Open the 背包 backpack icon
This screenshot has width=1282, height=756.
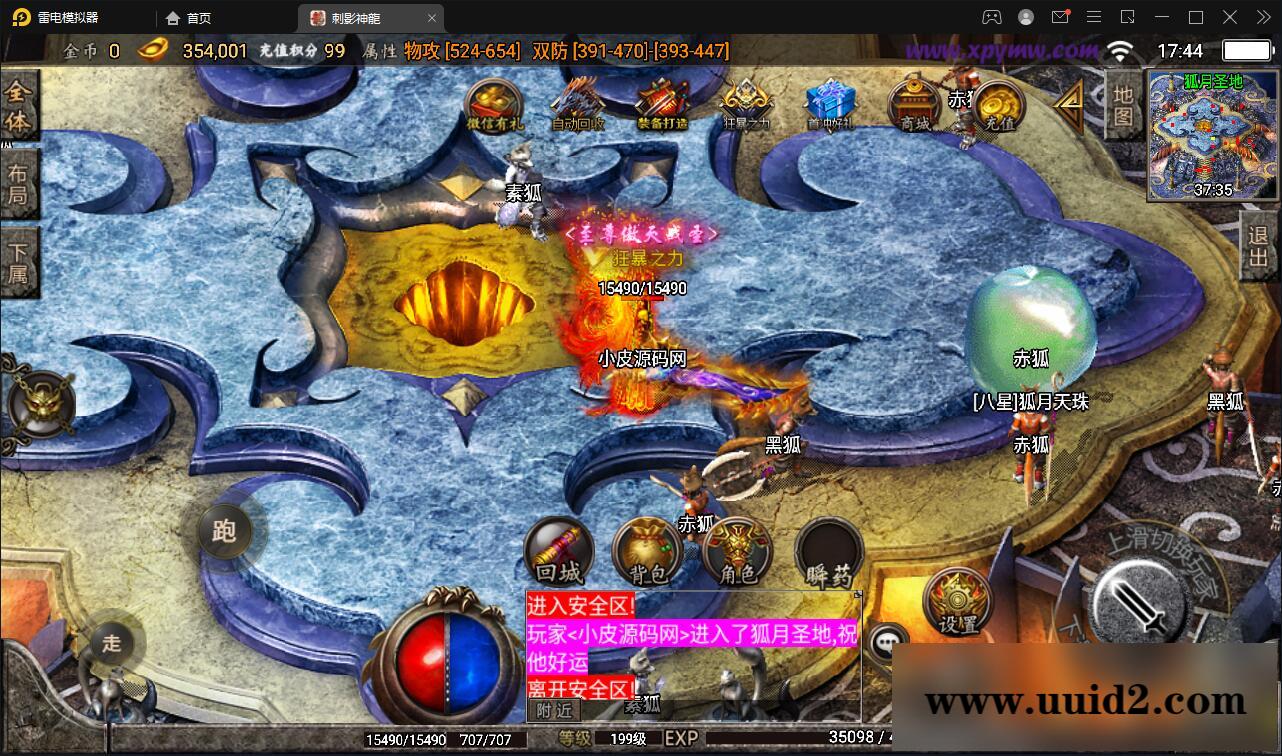645,550
